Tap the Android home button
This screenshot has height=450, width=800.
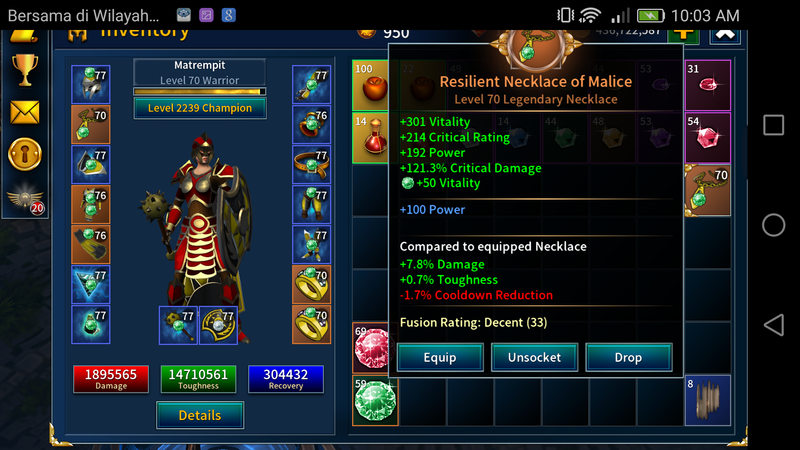773,225
